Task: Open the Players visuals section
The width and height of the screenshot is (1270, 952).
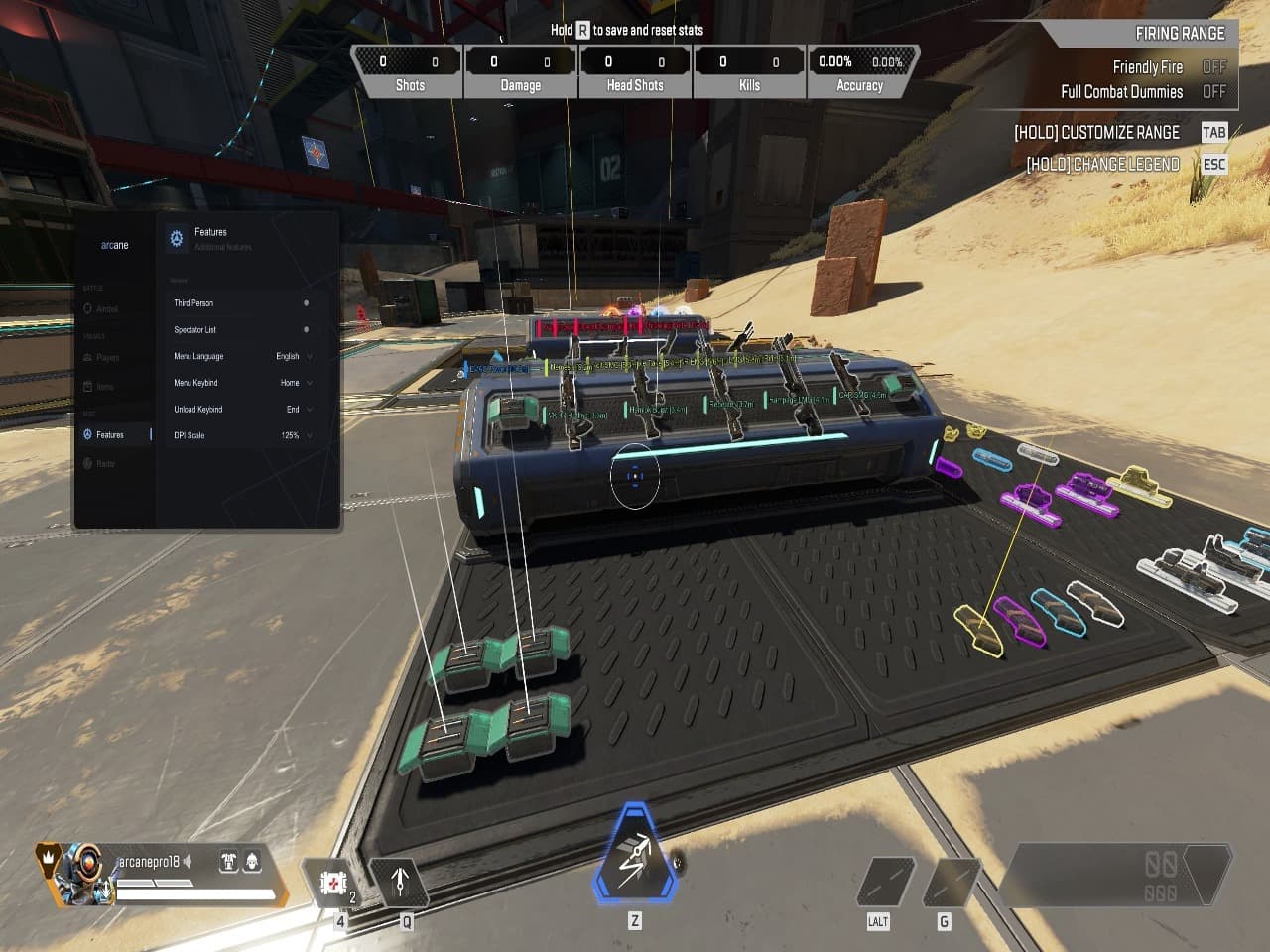Action: coord(107,358)
